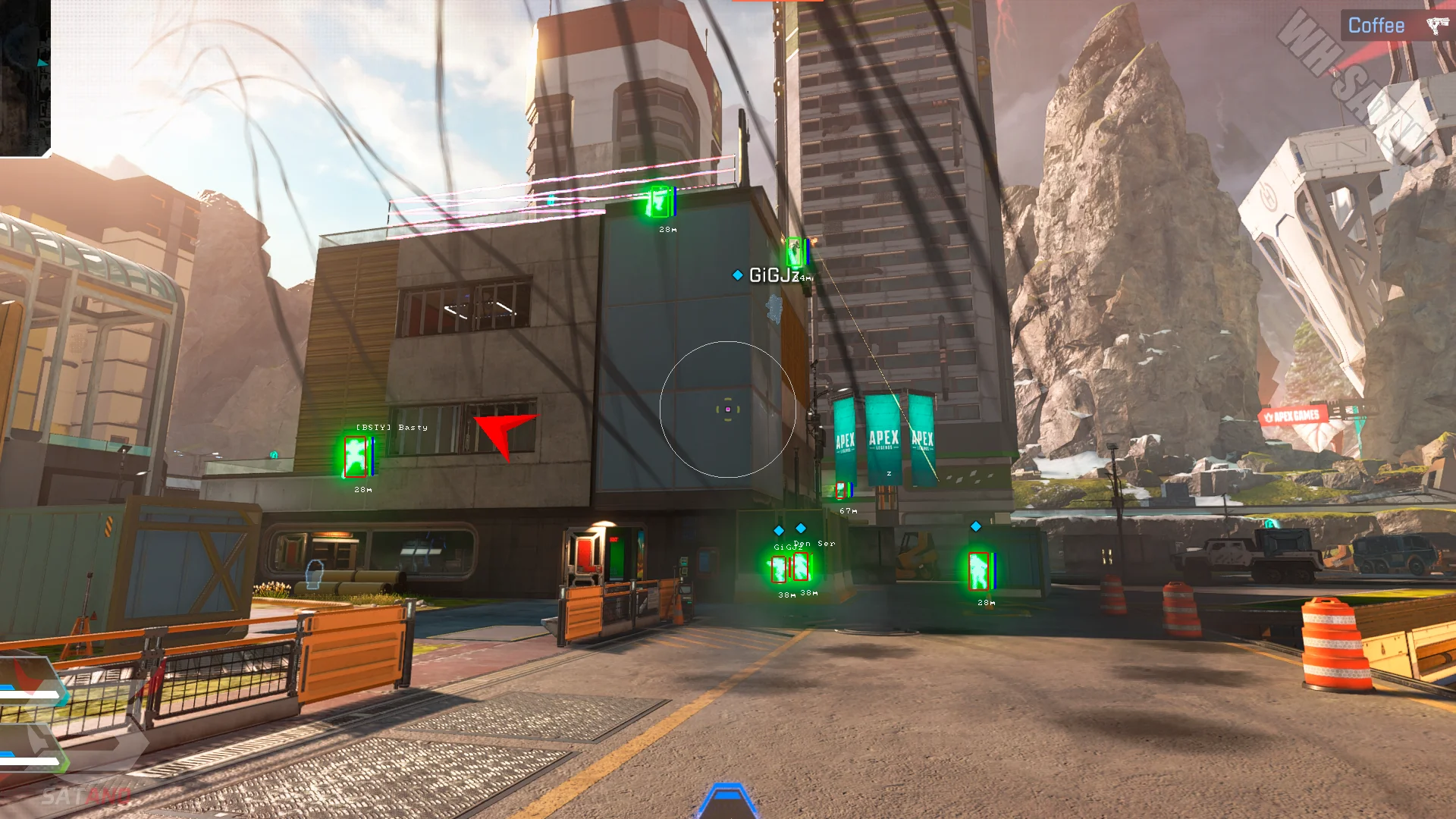Image resolution: width=1456 pixels, height=819 pixels.
Task: Open the minimap in the corner
Action: coord(24,76)
